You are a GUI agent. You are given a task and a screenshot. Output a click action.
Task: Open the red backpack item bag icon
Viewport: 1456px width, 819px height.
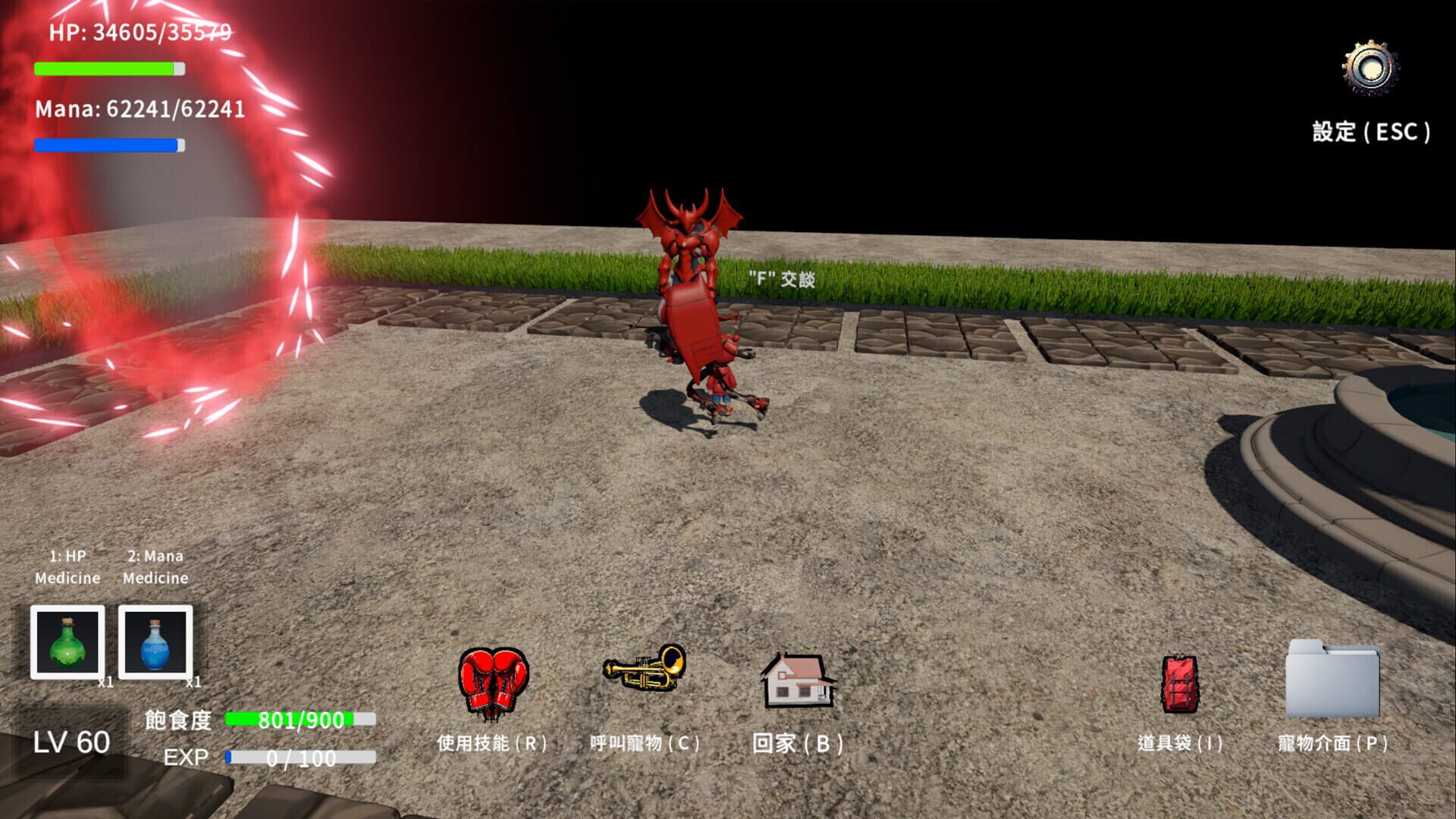[1181, 685]
